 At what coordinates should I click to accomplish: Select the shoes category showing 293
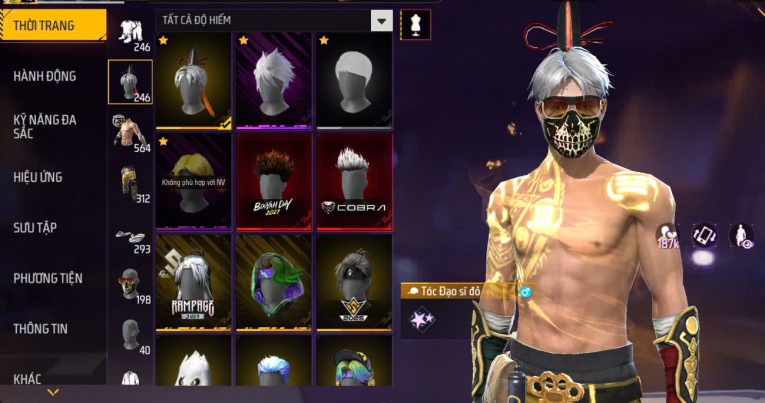(x=129, y=236)
